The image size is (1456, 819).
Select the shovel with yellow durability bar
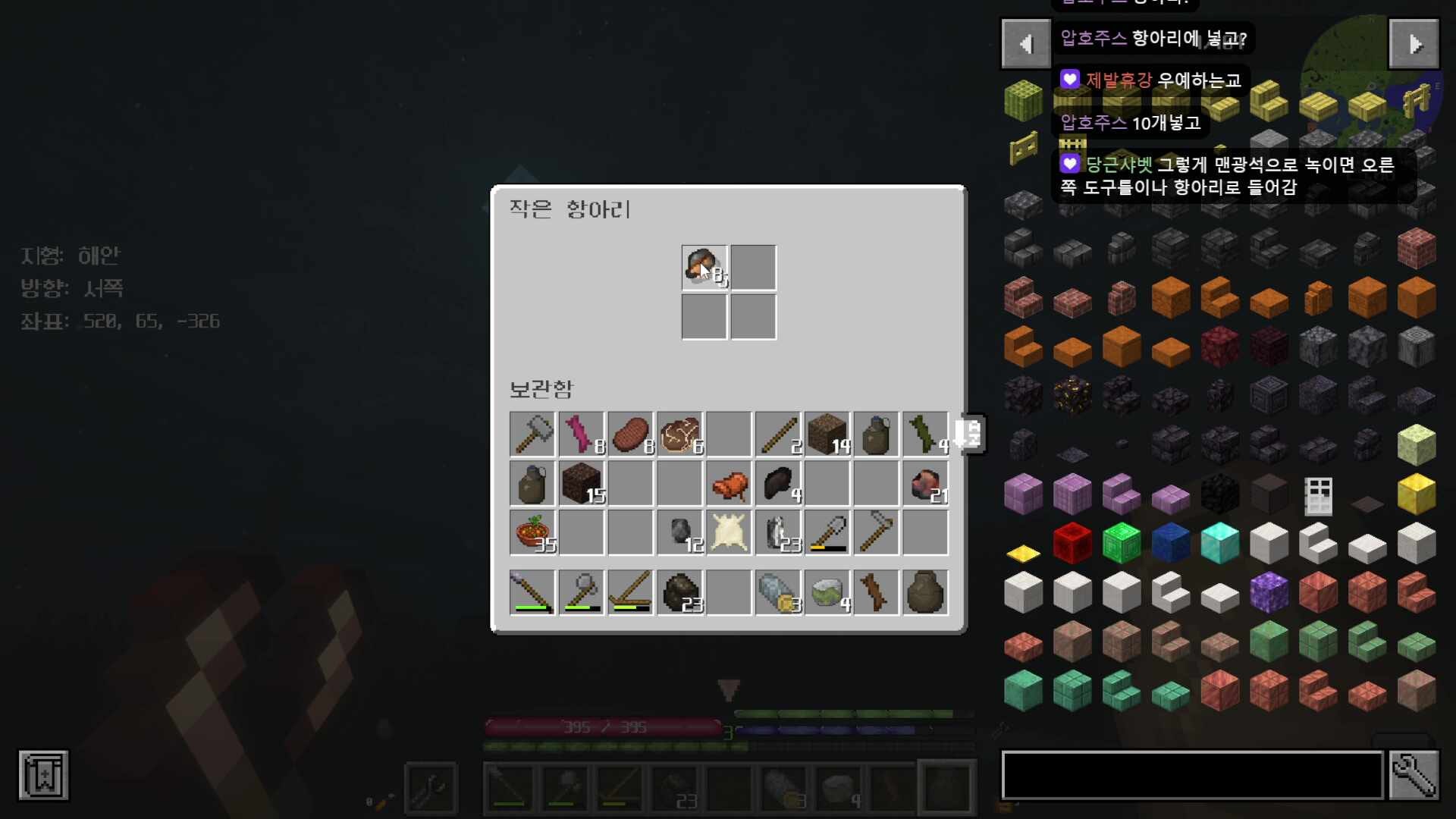(x=827, y=533)
